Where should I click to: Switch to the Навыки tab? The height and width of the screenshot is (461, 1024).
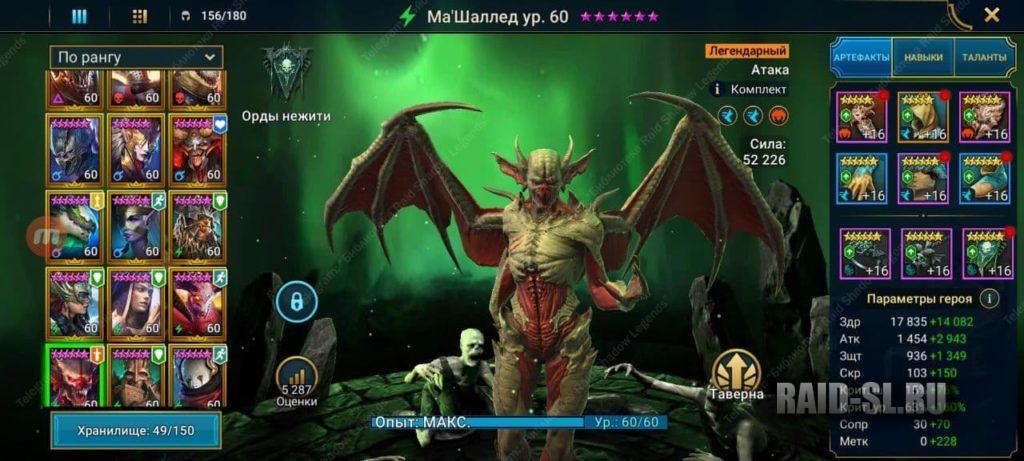click(x=923, y=58)
